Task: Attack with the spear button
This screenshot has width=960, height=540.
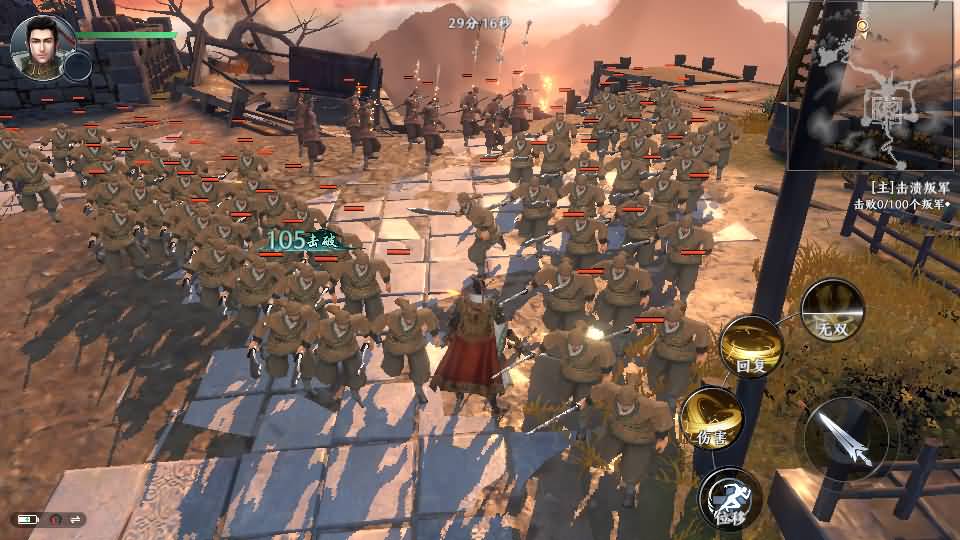Action: tap(846, 439)
